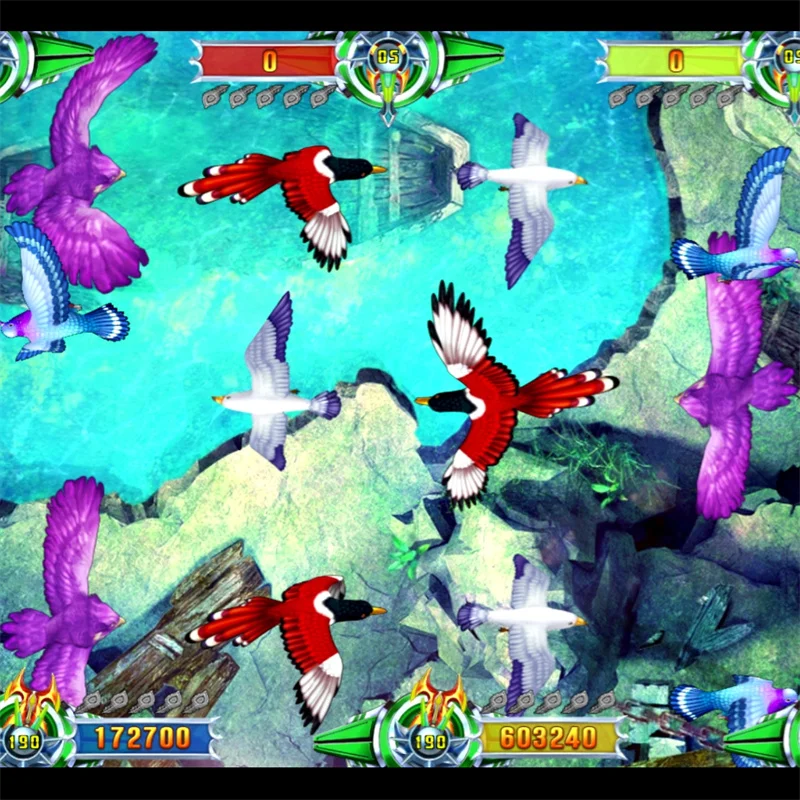Viewport: 800px width, 800px height.
Task: Choose the 190 cannon beside the 603240 score
Action: coord(431,737)
